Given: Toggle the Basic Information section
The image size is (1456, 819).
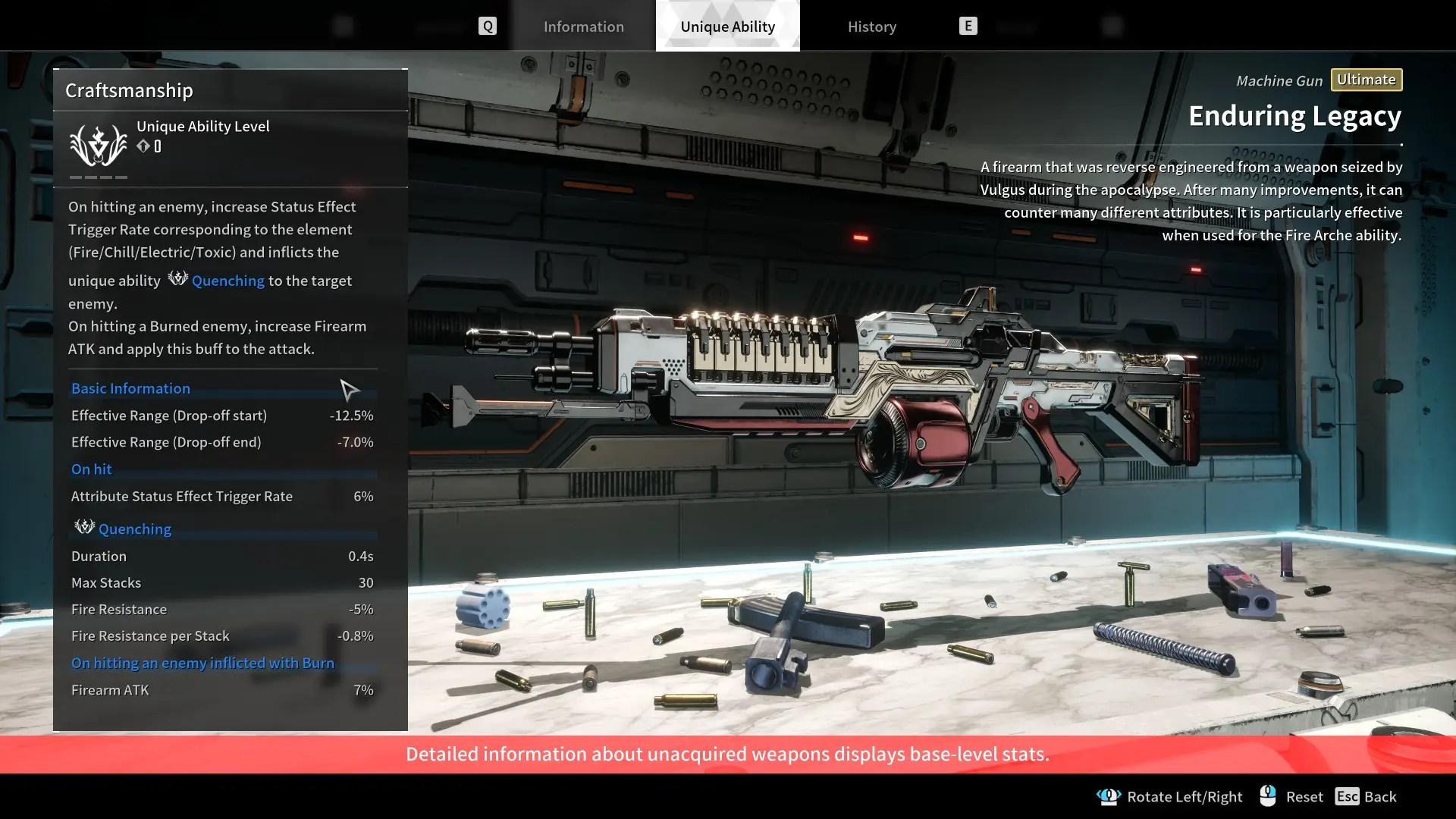Looking at the screenshot, I should tap(130, 388).
